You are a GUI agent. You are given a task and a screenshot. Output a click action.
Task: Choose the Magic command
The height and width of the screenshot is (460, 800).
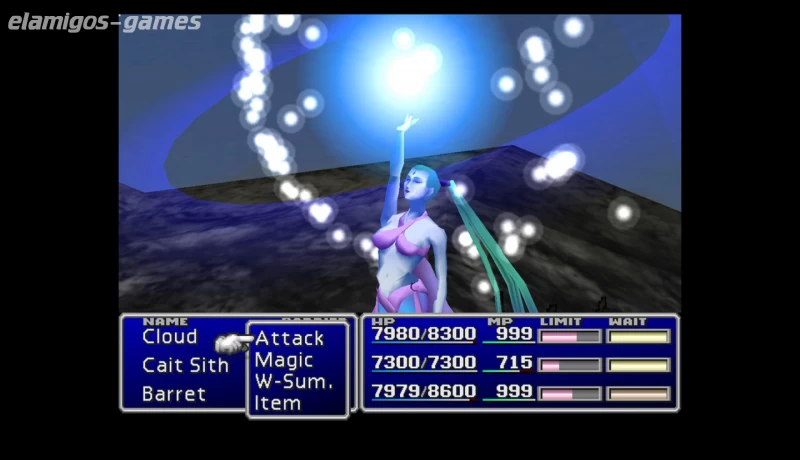284,360
